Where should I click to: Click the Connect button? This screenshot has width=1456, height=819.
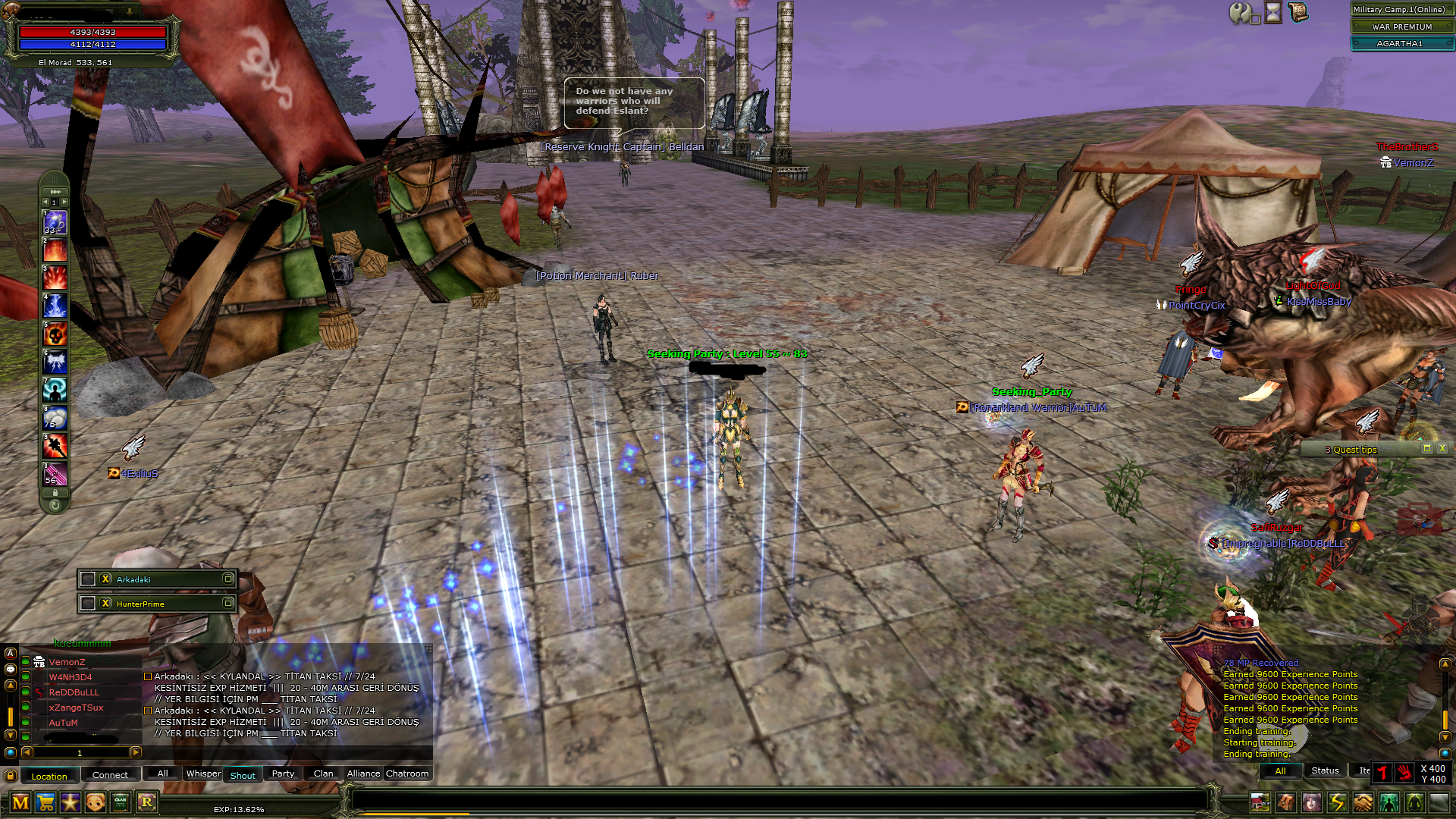pos(111,774)
